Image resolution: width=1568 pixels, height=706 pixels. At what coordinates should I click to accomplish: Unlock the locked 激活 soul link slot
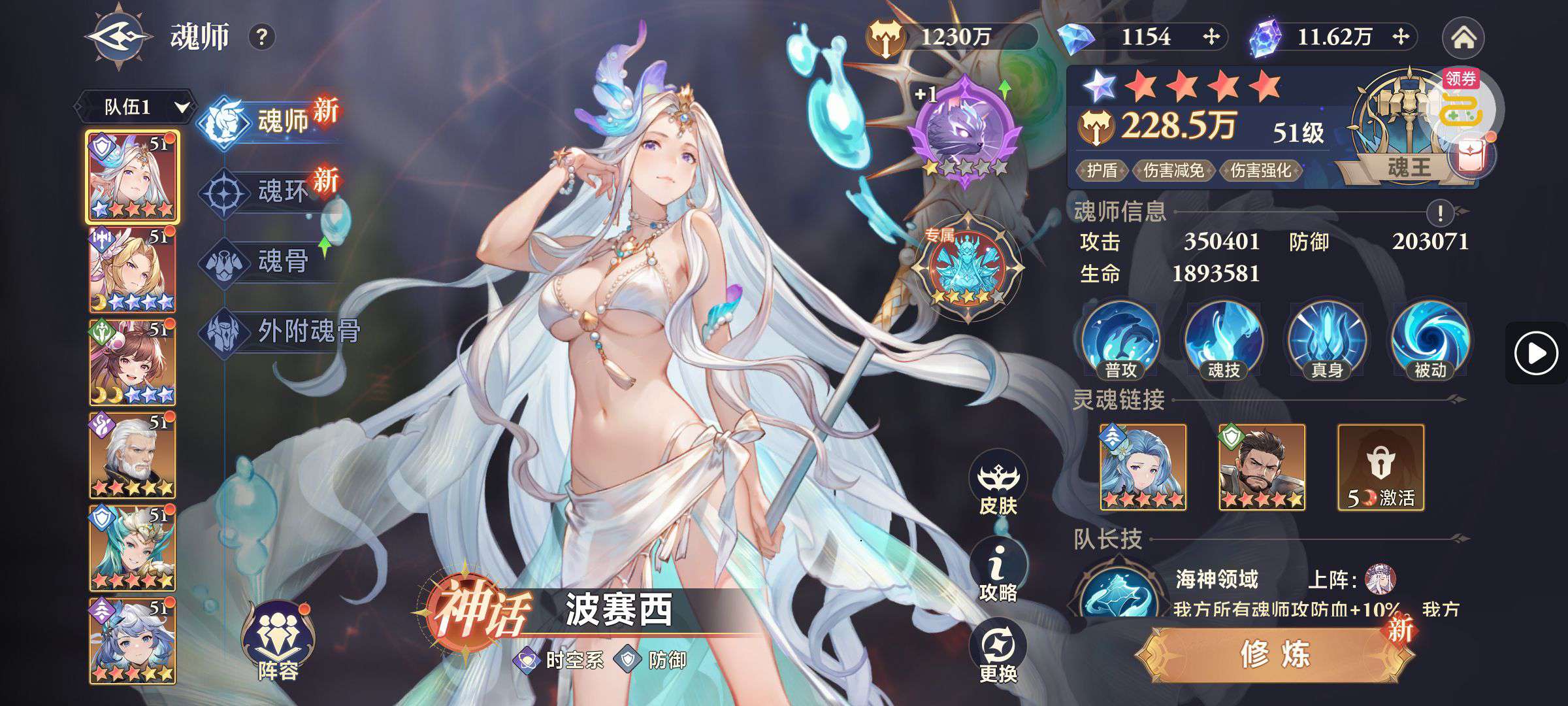(x=1380, y=467)
